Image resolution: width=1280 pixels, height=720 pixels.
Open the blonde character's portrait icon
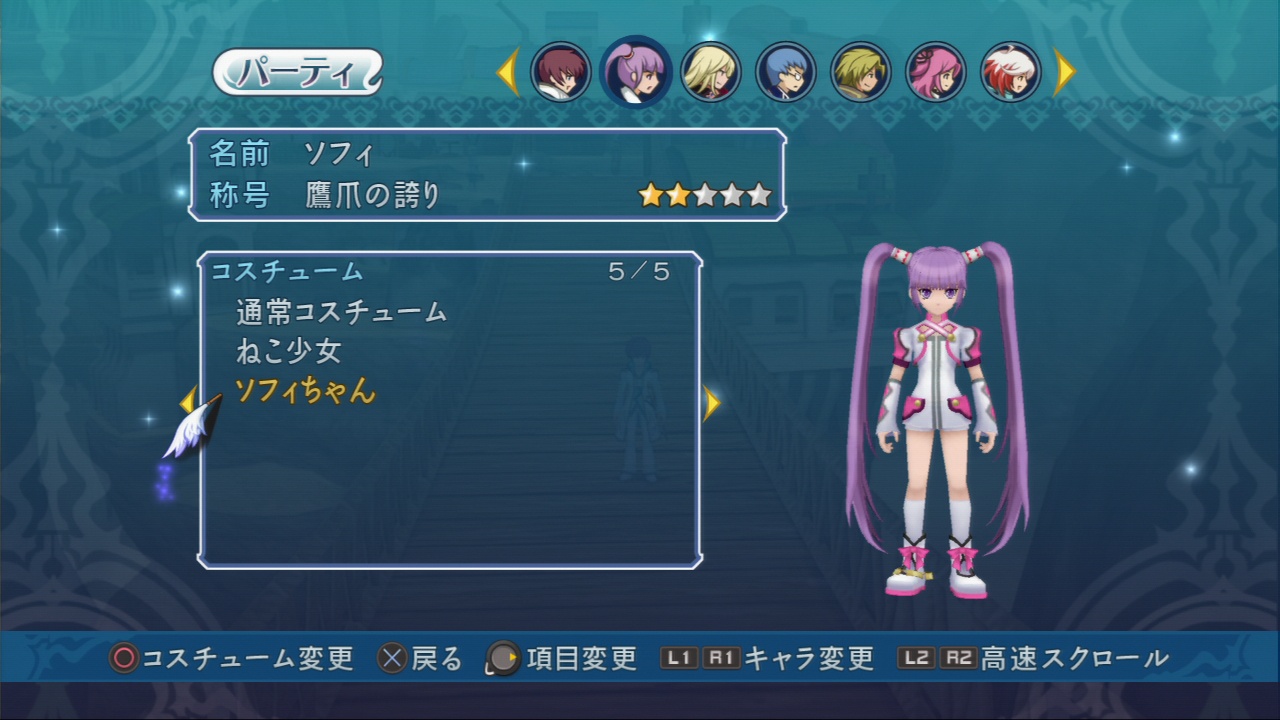tap(712, 72)
